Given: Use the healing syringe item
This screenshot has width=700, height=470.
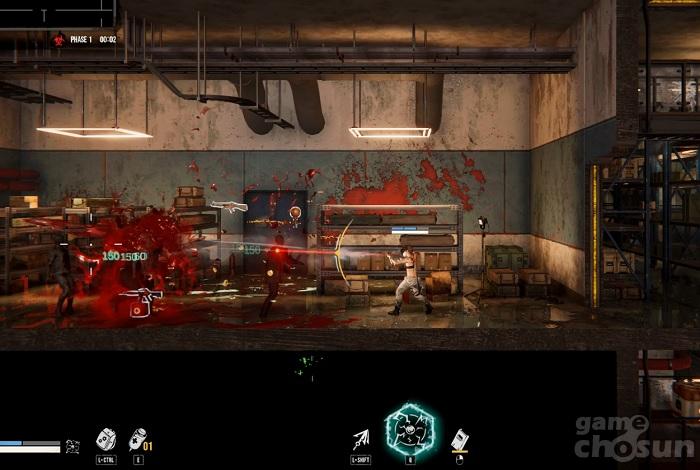Looking at the screenshot, I should tap(138, 439).
